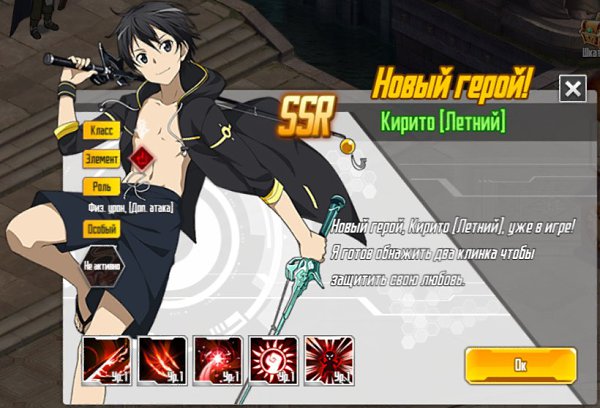The image size is (600, 408).
Task: Click the Роль label
Action: [101, 185]
